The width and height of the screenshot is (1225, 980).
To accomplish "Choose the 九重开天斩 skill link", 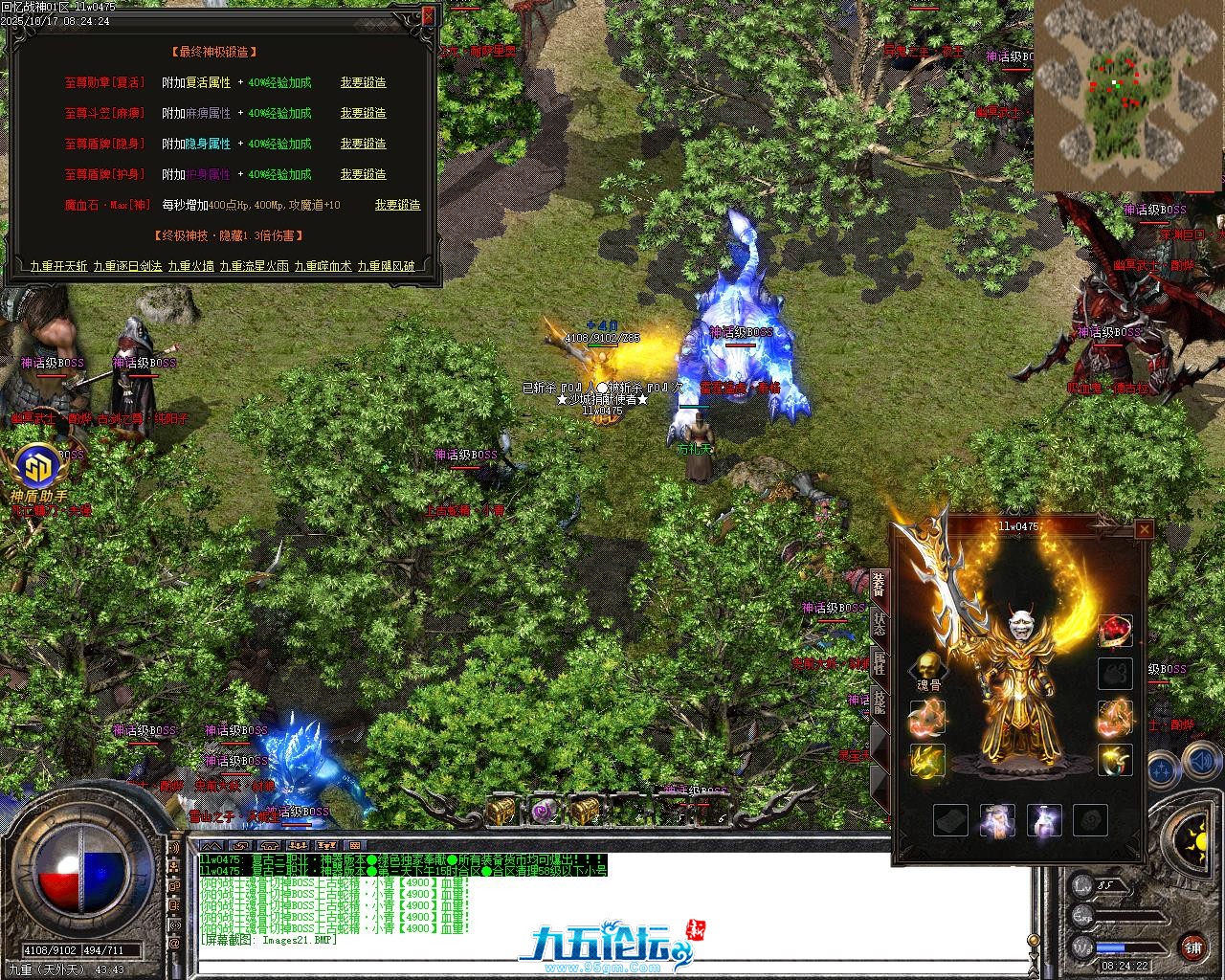I will pos(58,267).
